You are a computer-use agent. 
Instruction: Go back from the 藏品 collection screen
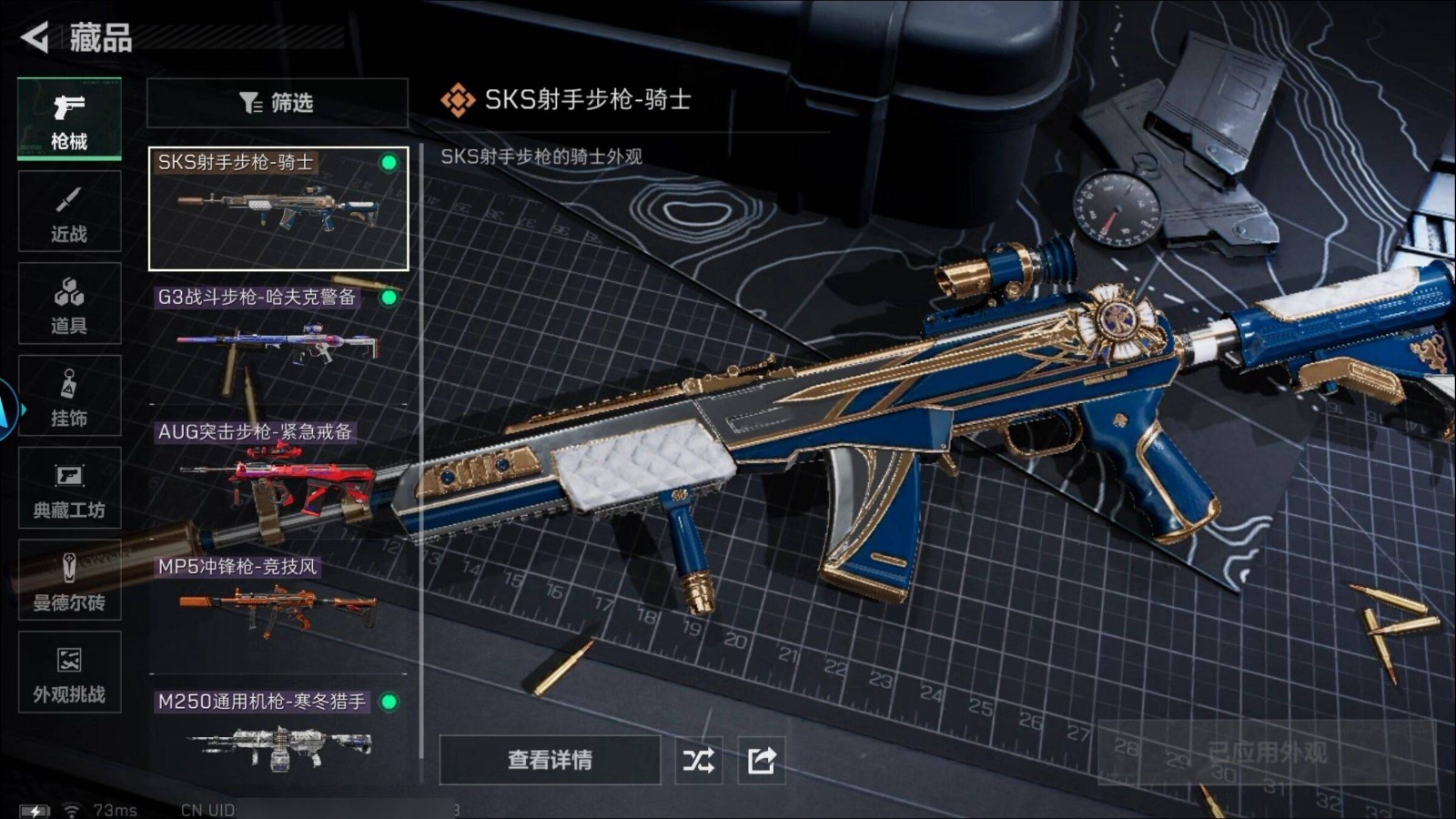[35, 37]
